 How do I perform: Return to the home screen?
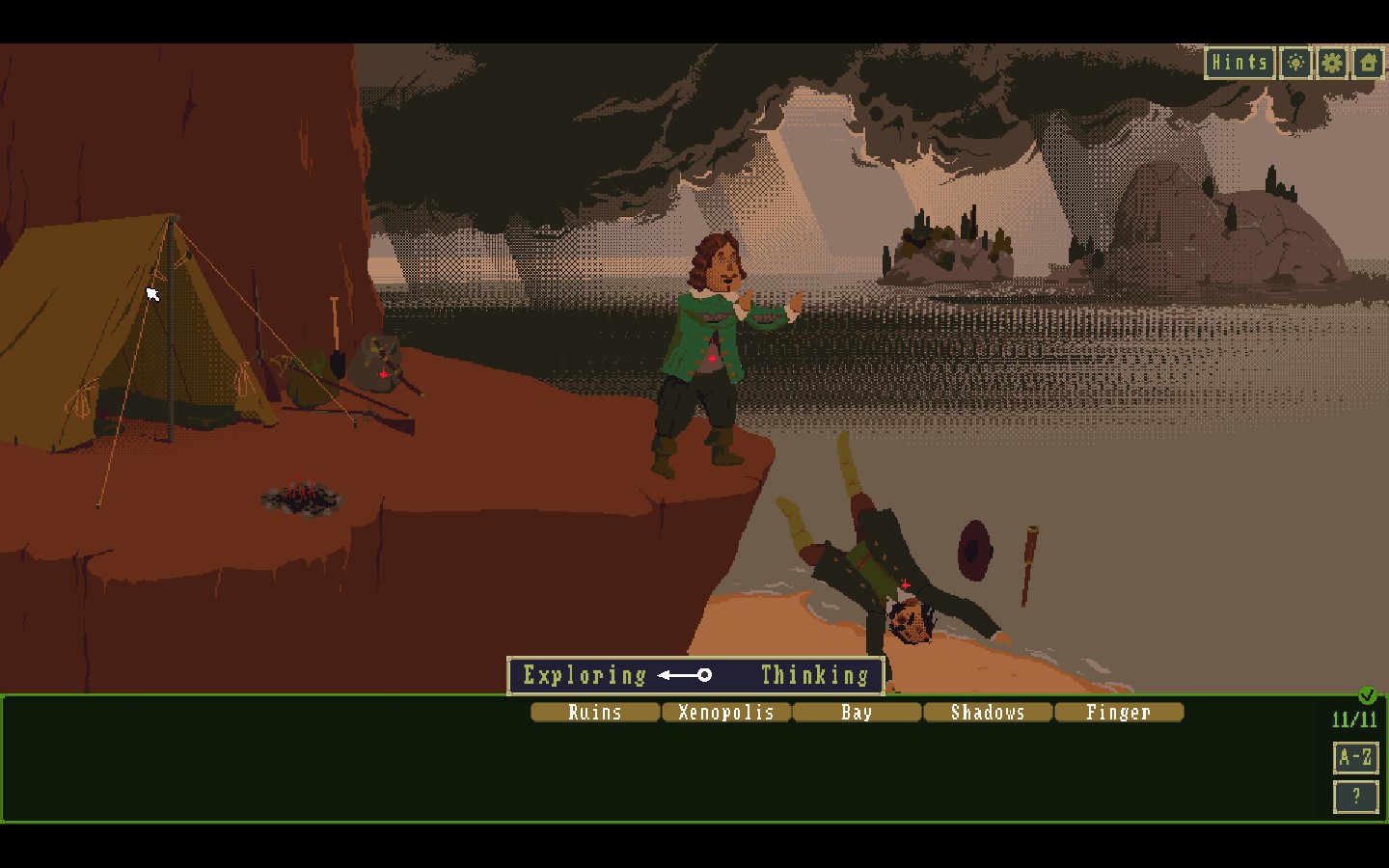click(1368, 63)
